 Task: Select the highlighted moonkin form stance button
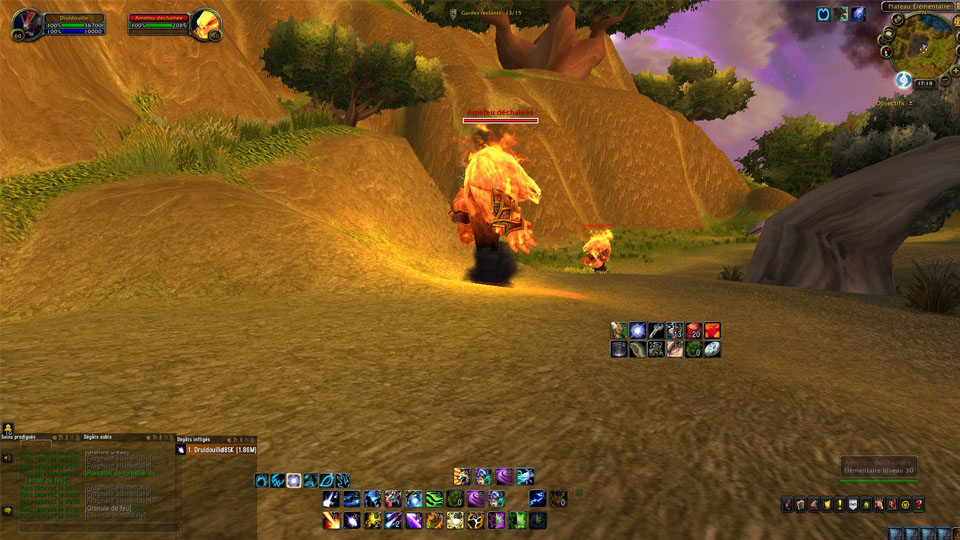pos(294,480)
